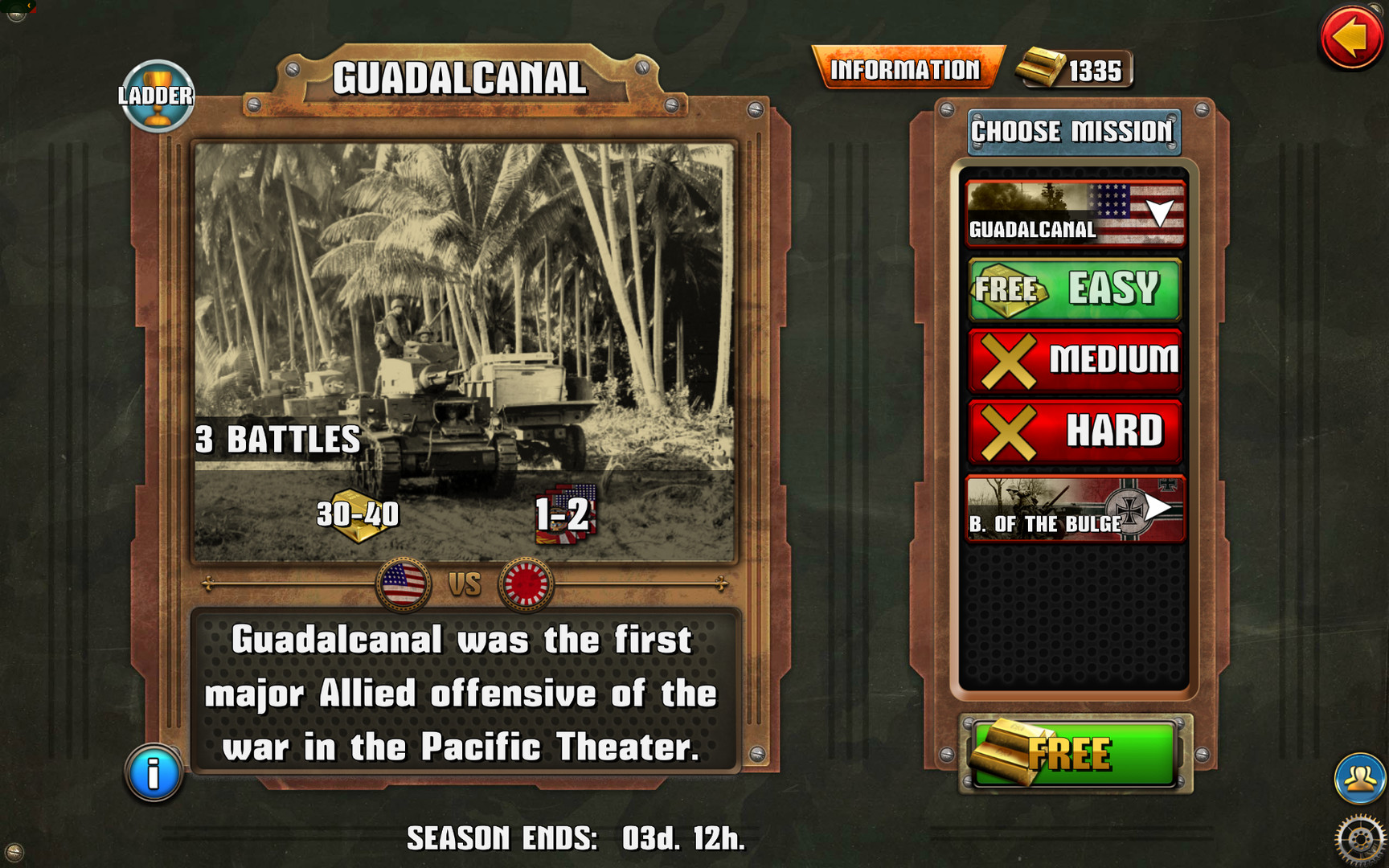Switch to the Information tab
The image size is (1389, 868).
pyautogui.click(x=907, y=69)
